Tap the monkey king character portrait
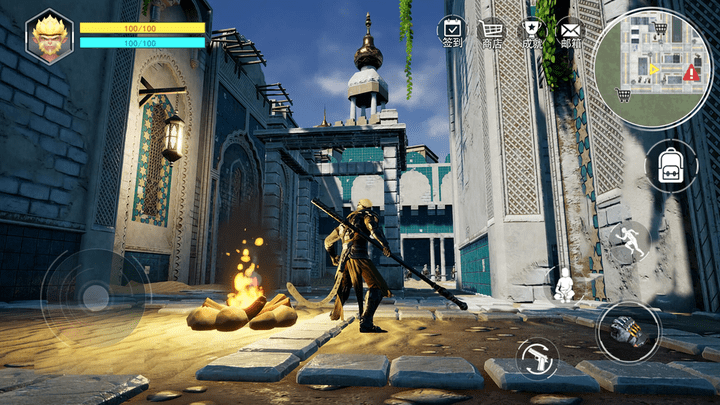 point(48,35)
